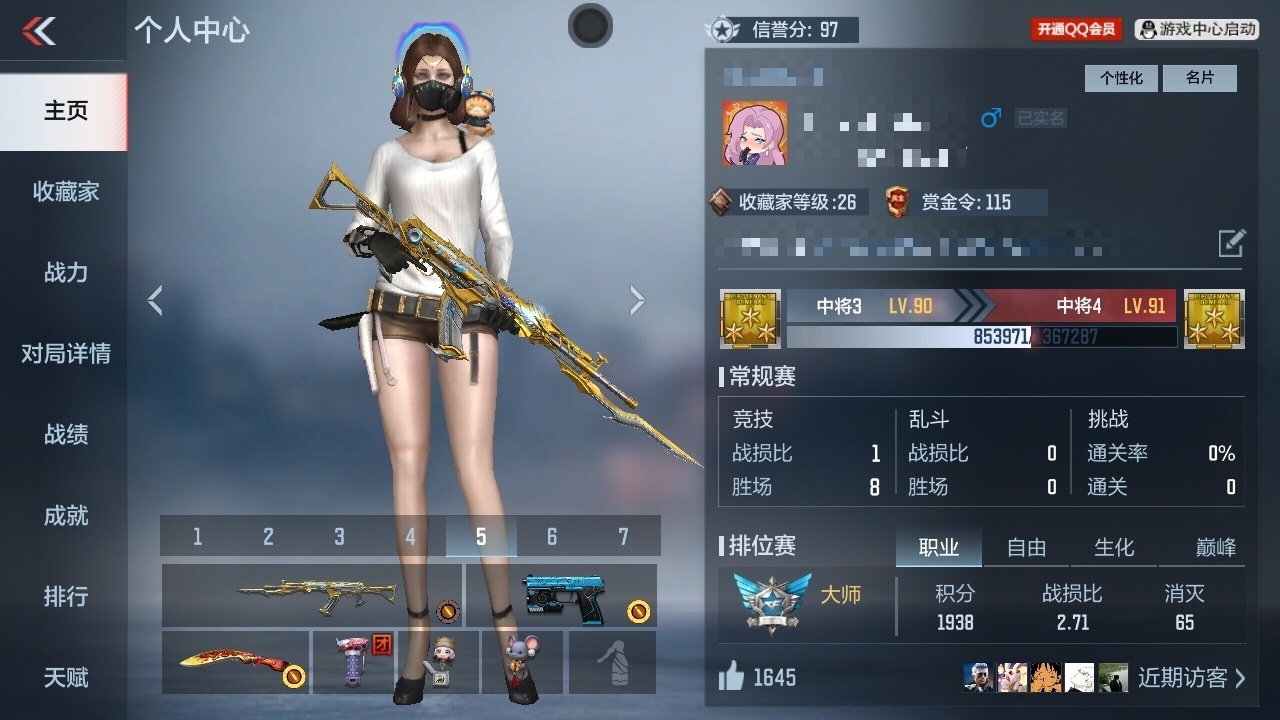Screen dimensions: 1280x720
Task: Open the 天赋 talents page
Action: click(x=65, y=677)
